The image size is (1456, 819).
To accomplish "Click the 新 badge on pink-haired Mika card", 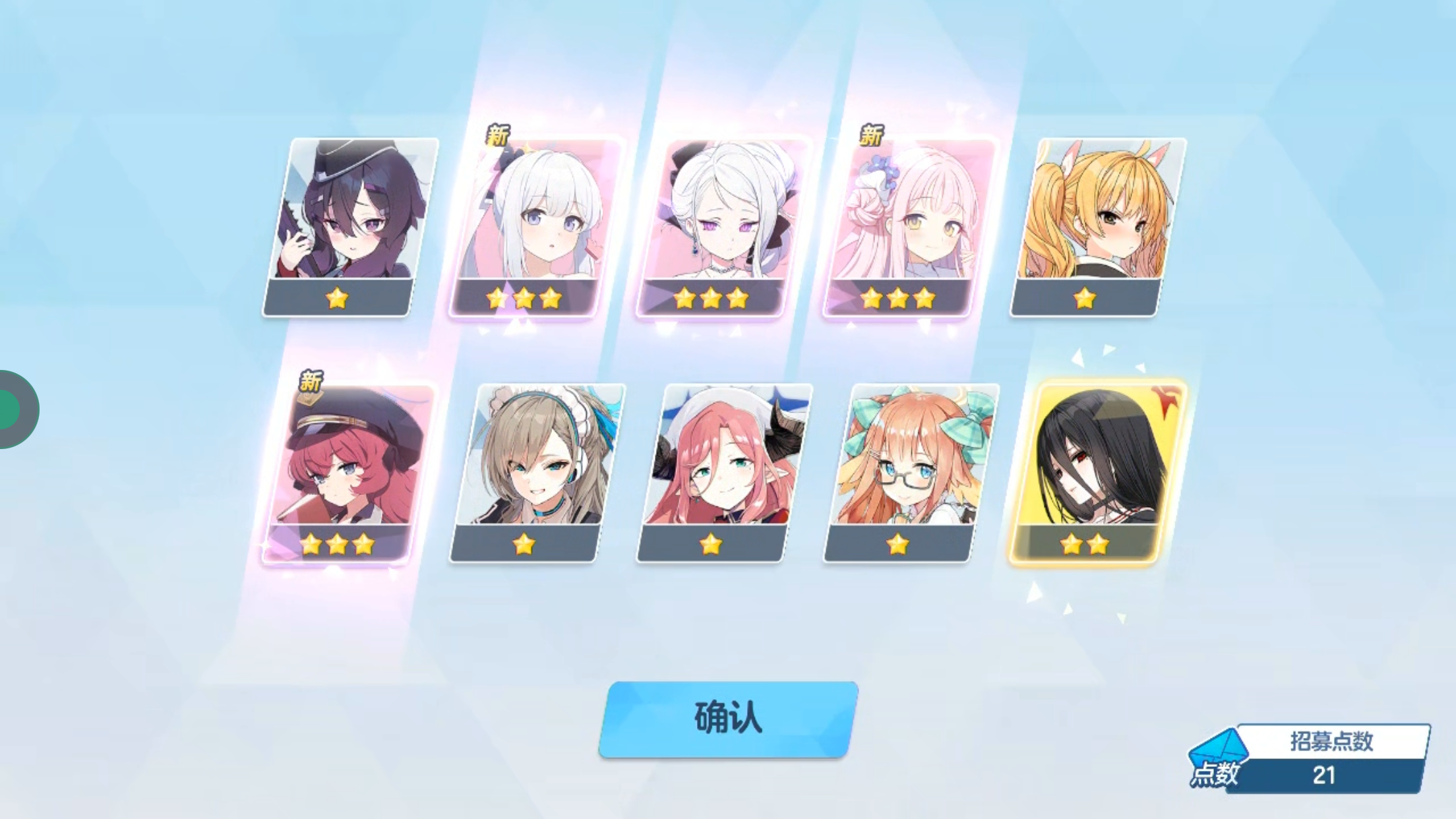I will click(870, 136).
